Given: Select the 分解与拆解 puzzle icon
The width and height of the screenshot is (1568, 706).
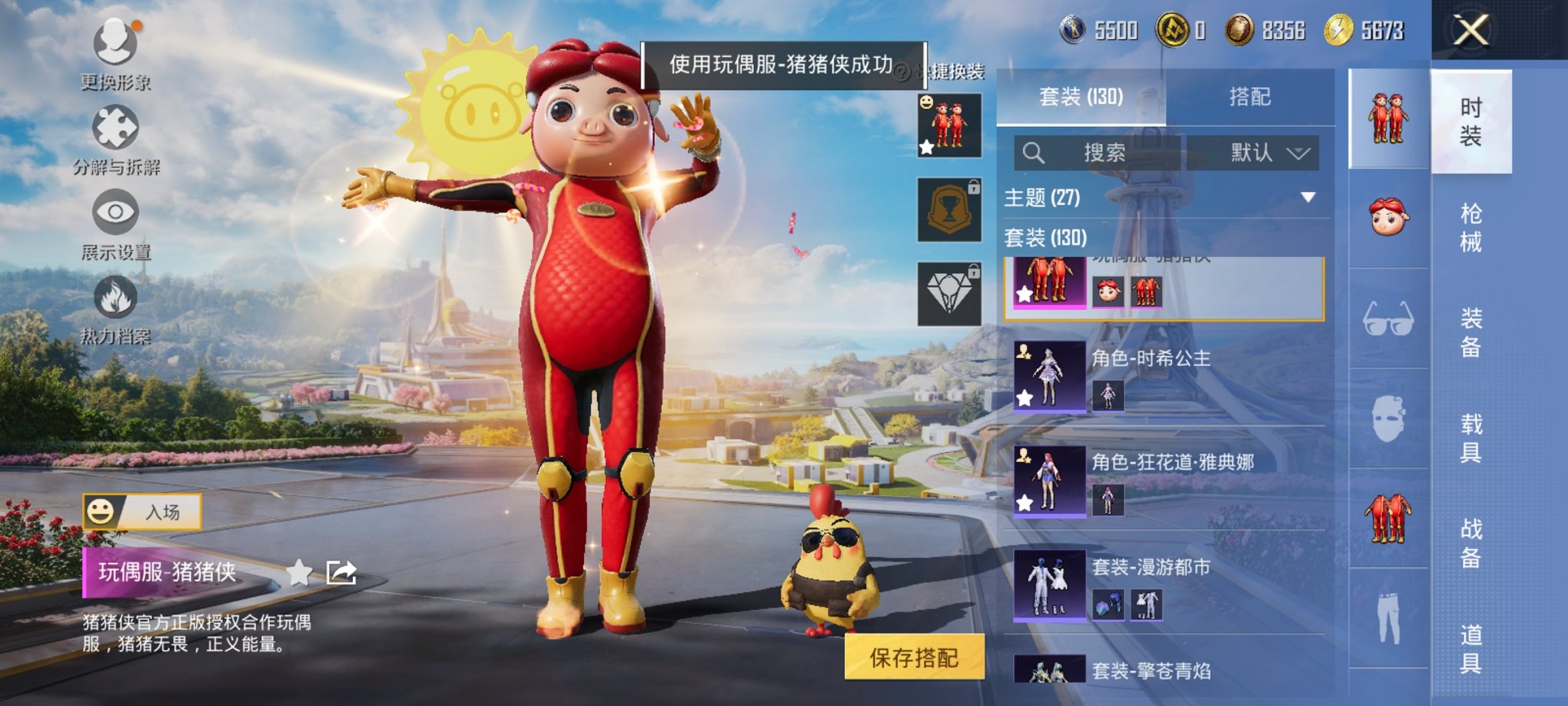Looking at the screenshot, I should (114, 123).
